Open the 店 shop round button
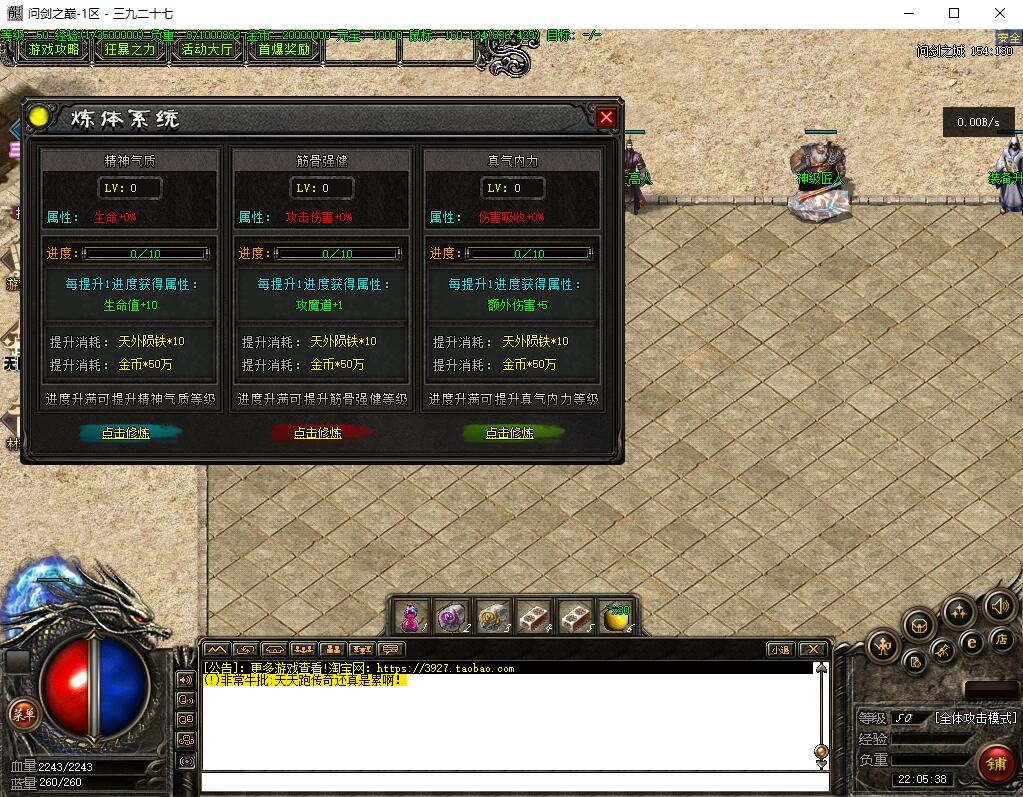1023x797 pixels. (x=1000, y=638)
